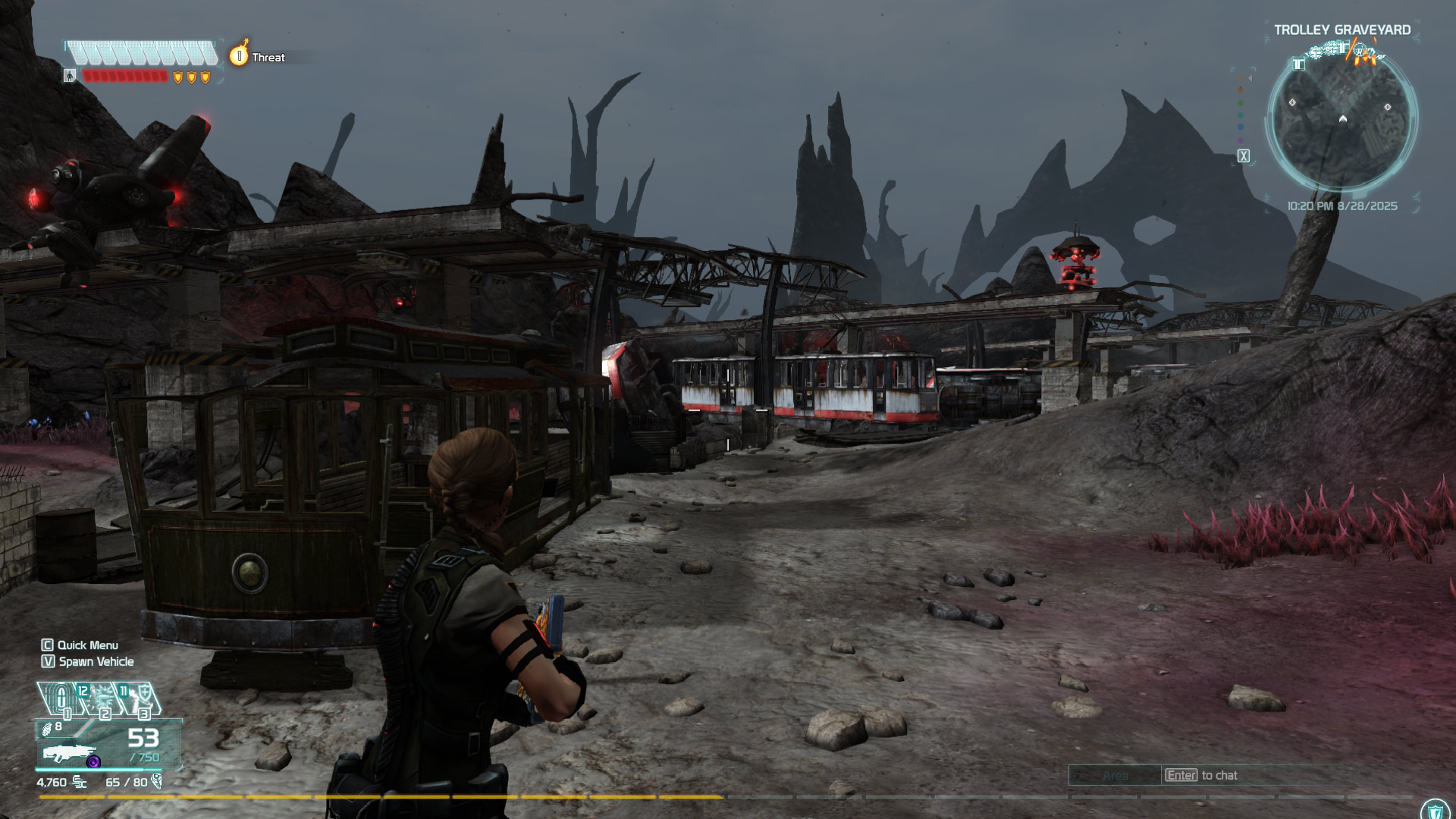Activate the bullet ability in slot 1
The width and height of the screenshot is (1456, 819).
pos(62,698)
